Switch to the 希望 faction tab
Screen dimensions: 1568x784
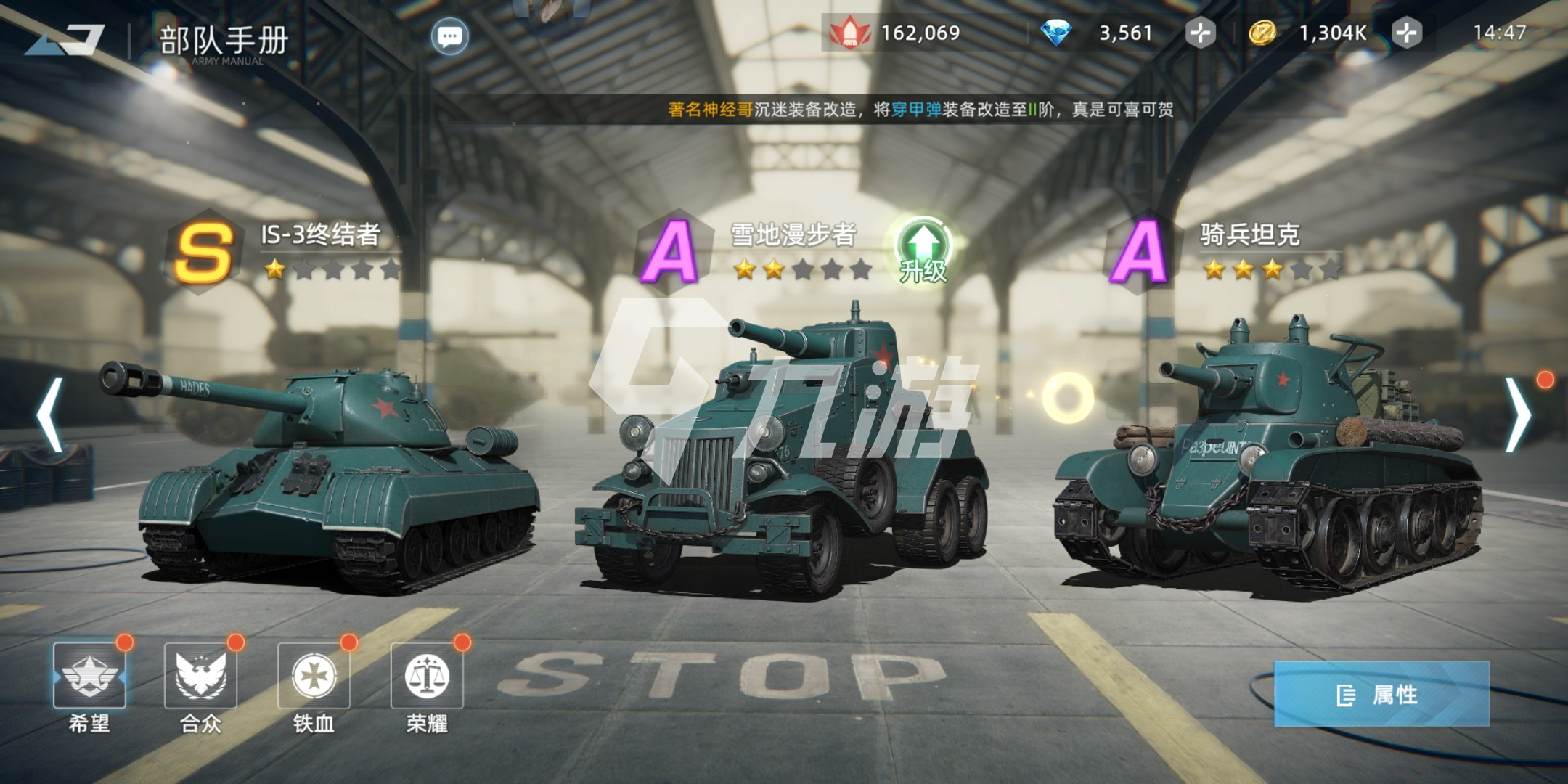[x=89, y=677]
